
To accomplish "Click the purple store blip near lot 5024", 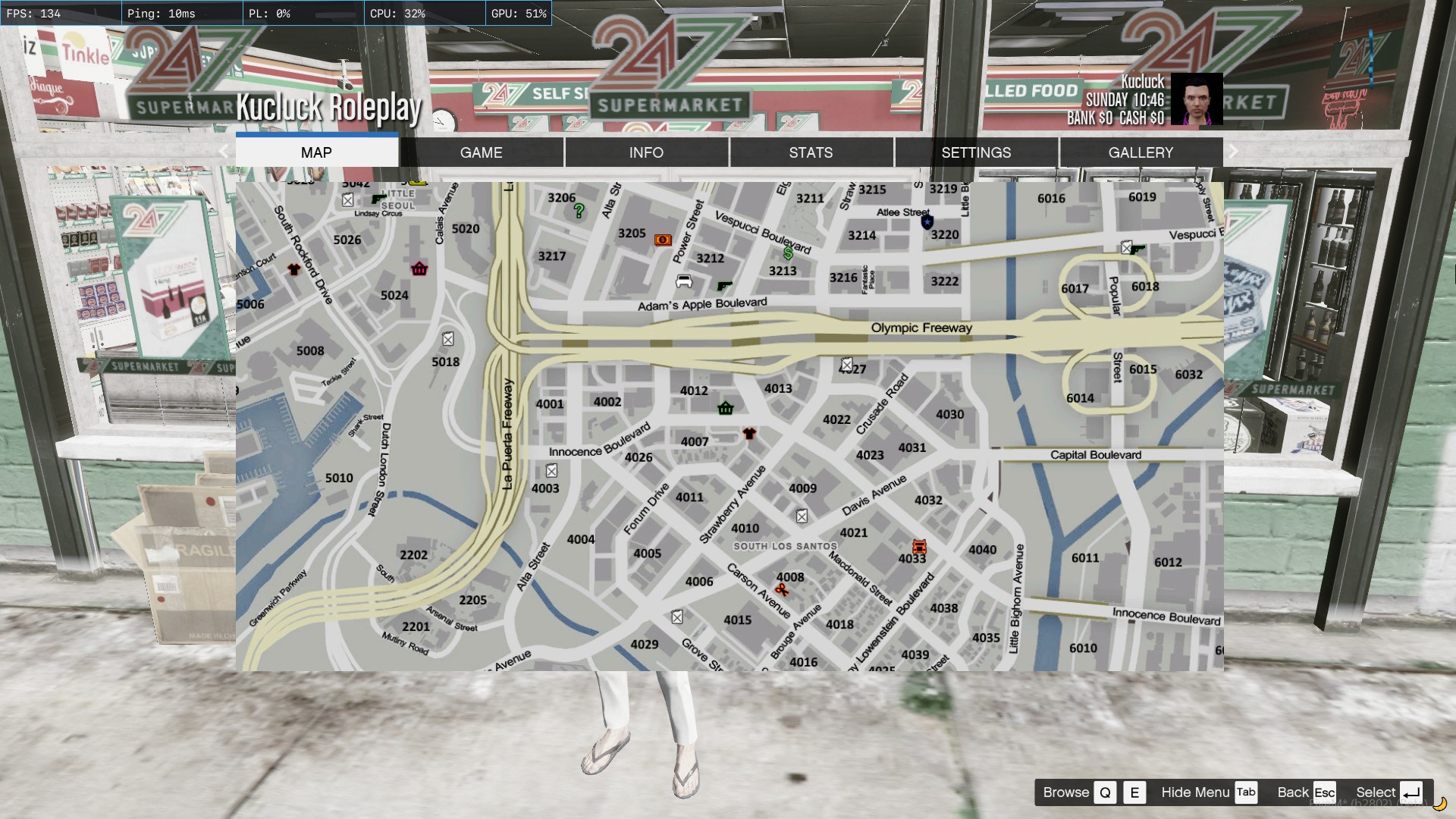I will tap(419, 269).
